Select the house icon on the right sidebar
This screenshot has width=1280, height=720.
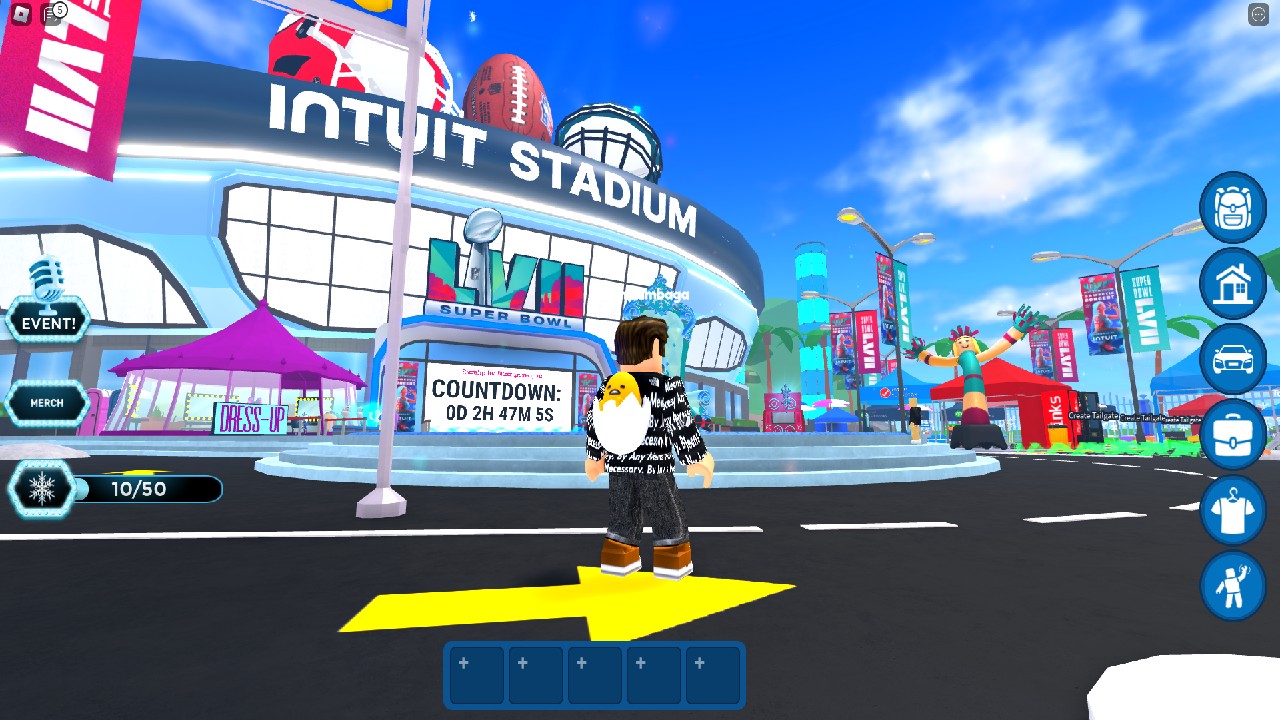[x=1232, y=284]
